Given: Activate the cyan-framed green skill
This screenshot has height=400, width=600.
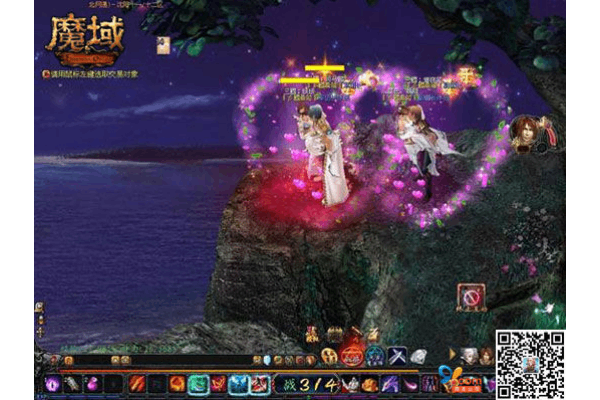Looking at the screenshot, I should click(198, 384).
